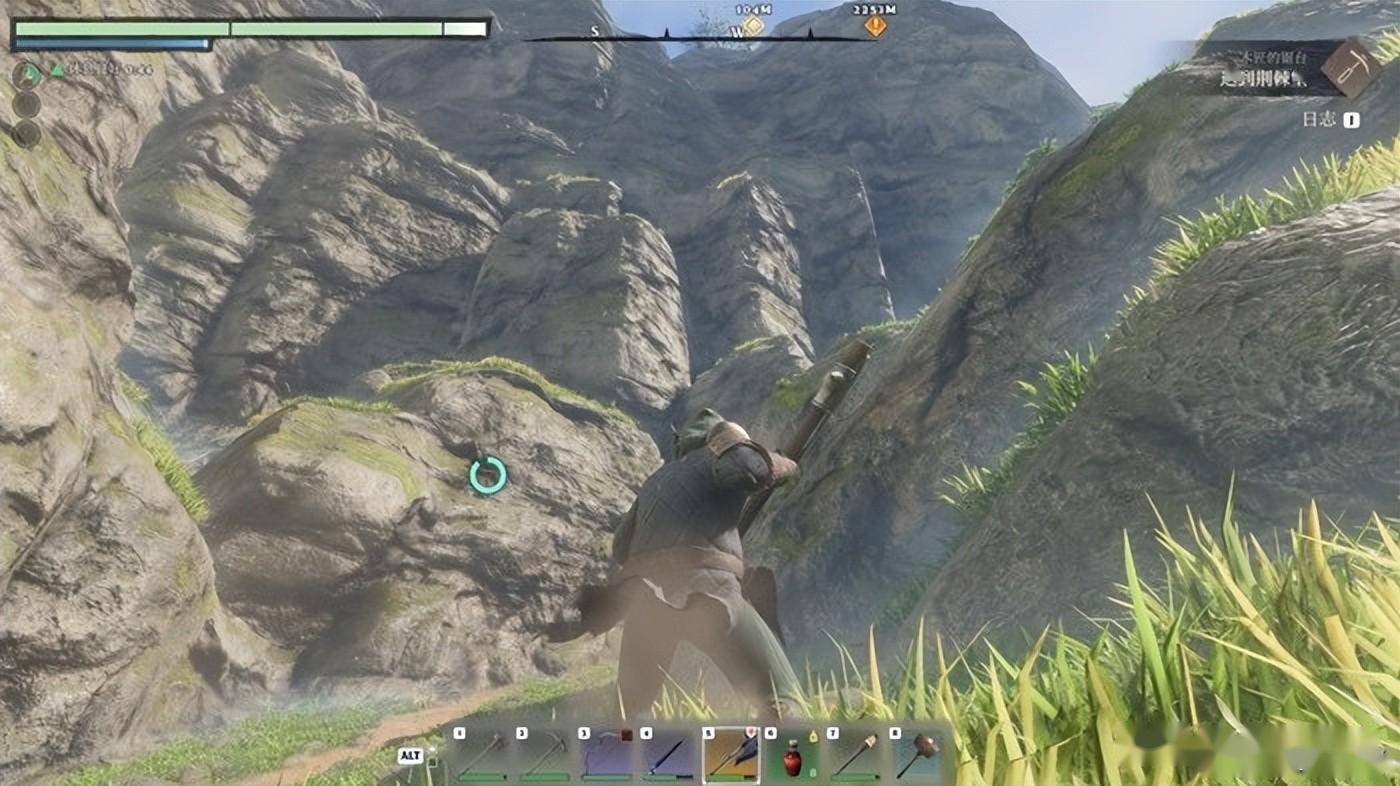Viewport: 1400px width, 786px height.
Task: Open the tracked quest pickaxe icon
Action: point(1351,67)
